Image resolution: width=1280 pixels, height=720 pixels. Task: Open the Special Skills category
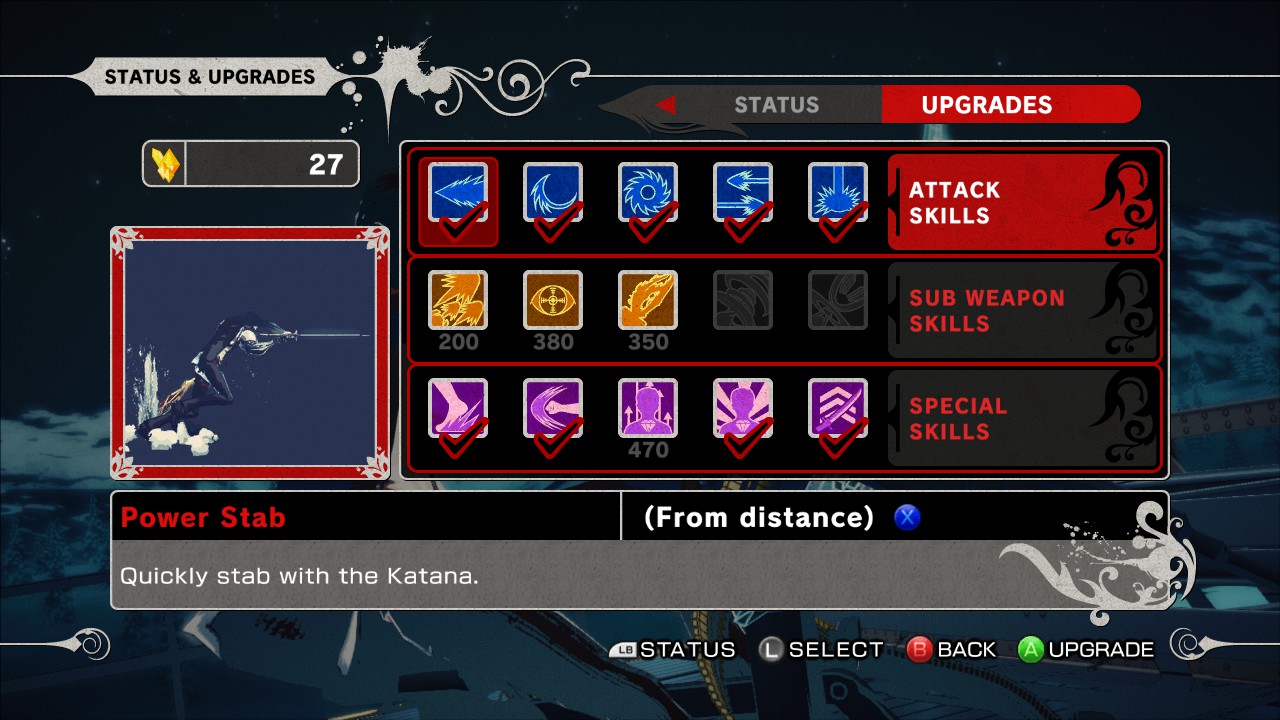pyautogui.click(x=1022, y=418)
